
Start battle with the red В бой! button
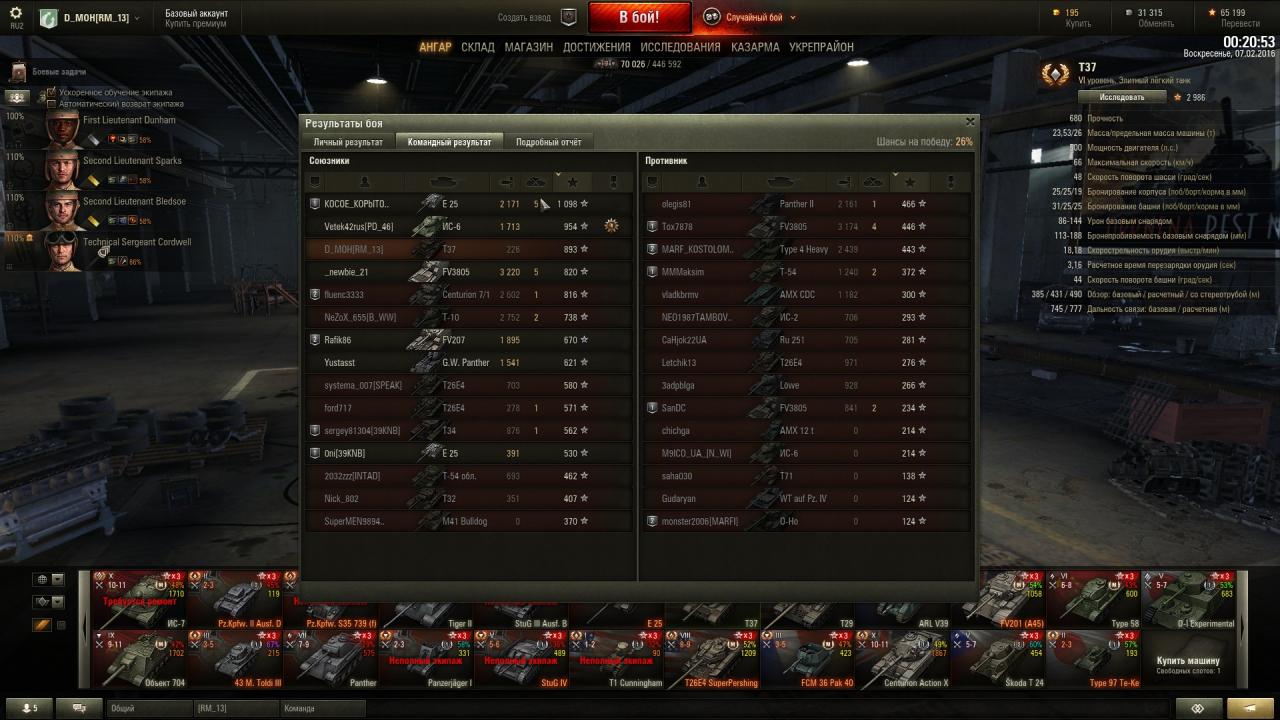point(639,17)
